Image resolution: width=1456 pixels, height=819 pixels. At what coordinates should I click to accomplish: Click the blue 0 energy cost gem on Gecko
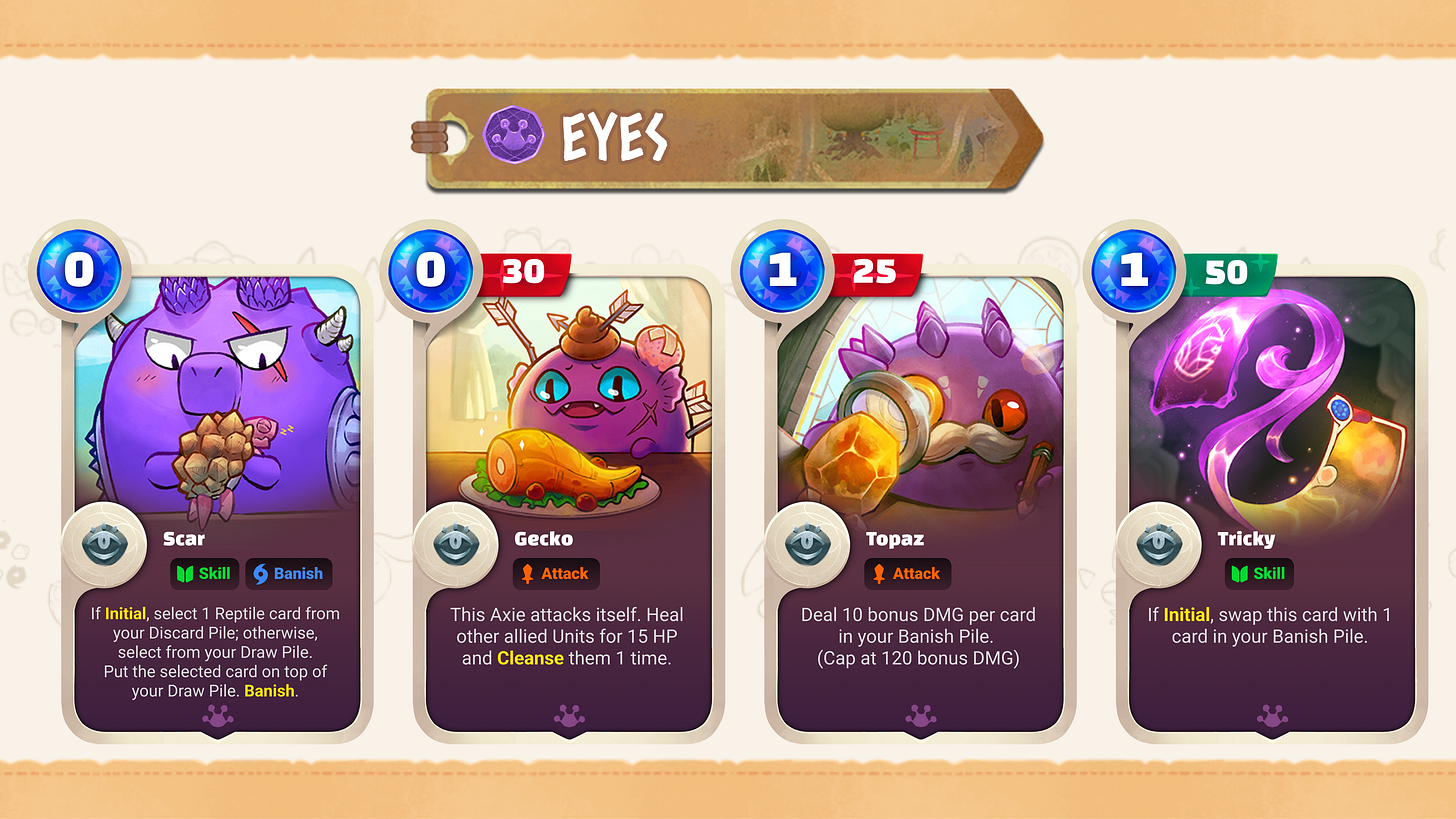430,269
